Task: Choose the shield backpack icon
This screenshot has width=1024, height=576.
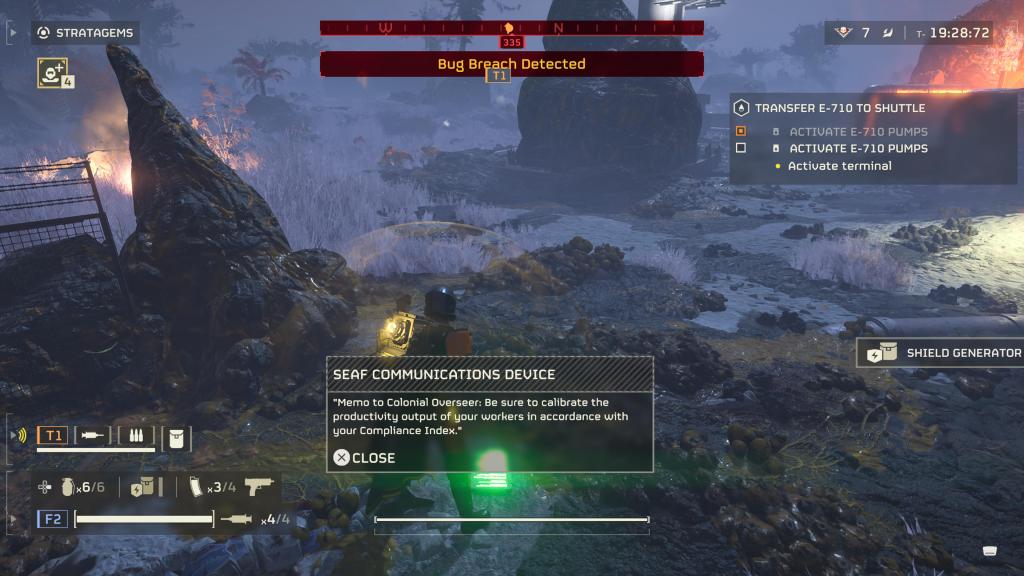Action: pos(142,487)
